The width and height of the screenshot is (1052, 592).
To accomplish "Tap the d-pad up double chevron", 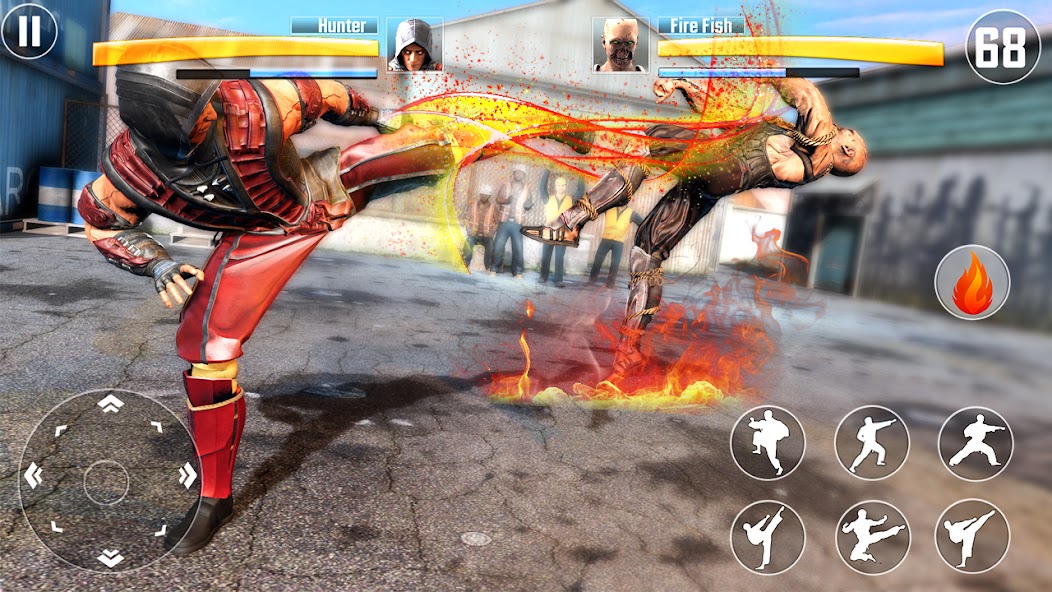I will pos(110,402).
